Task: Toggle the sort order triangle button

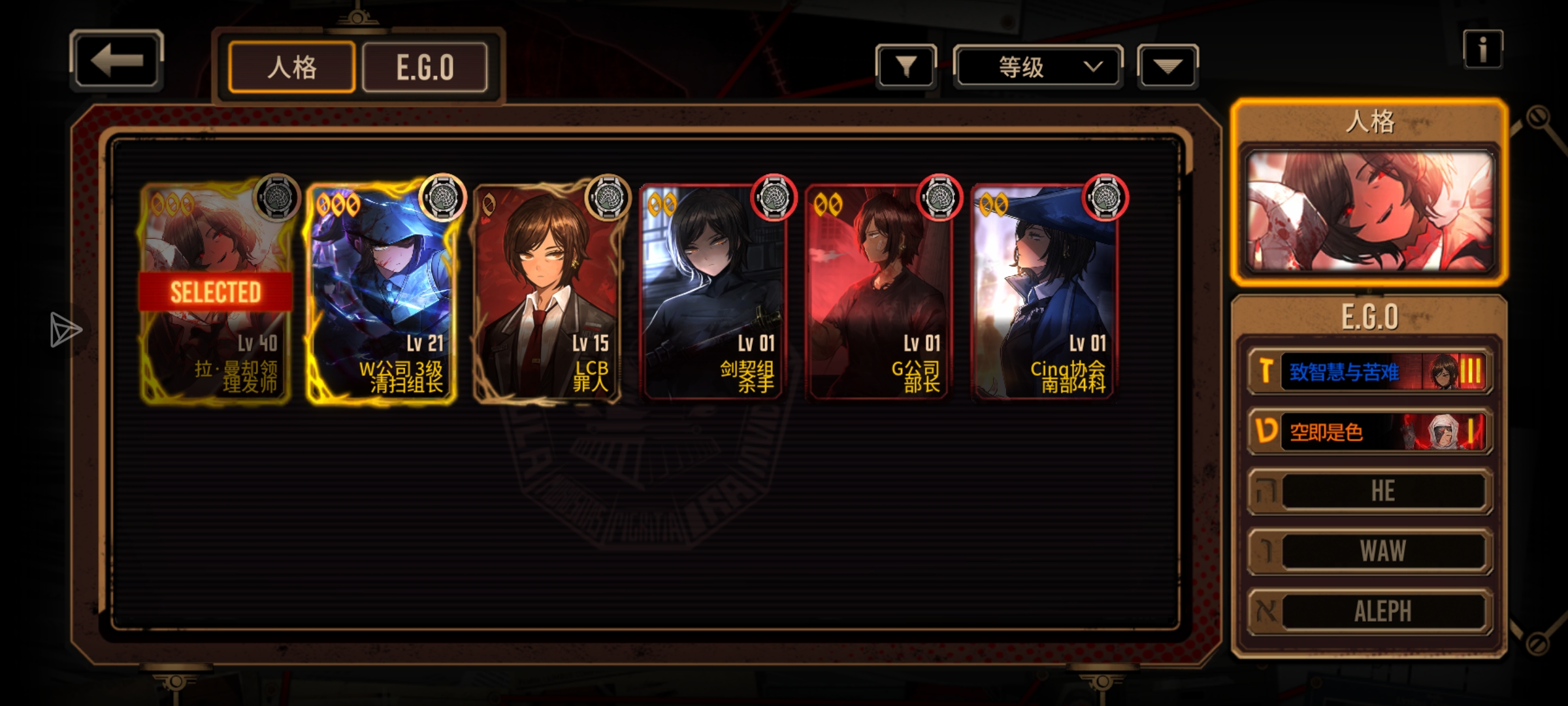Action: pyautogui.click(x=1168, y=66)
